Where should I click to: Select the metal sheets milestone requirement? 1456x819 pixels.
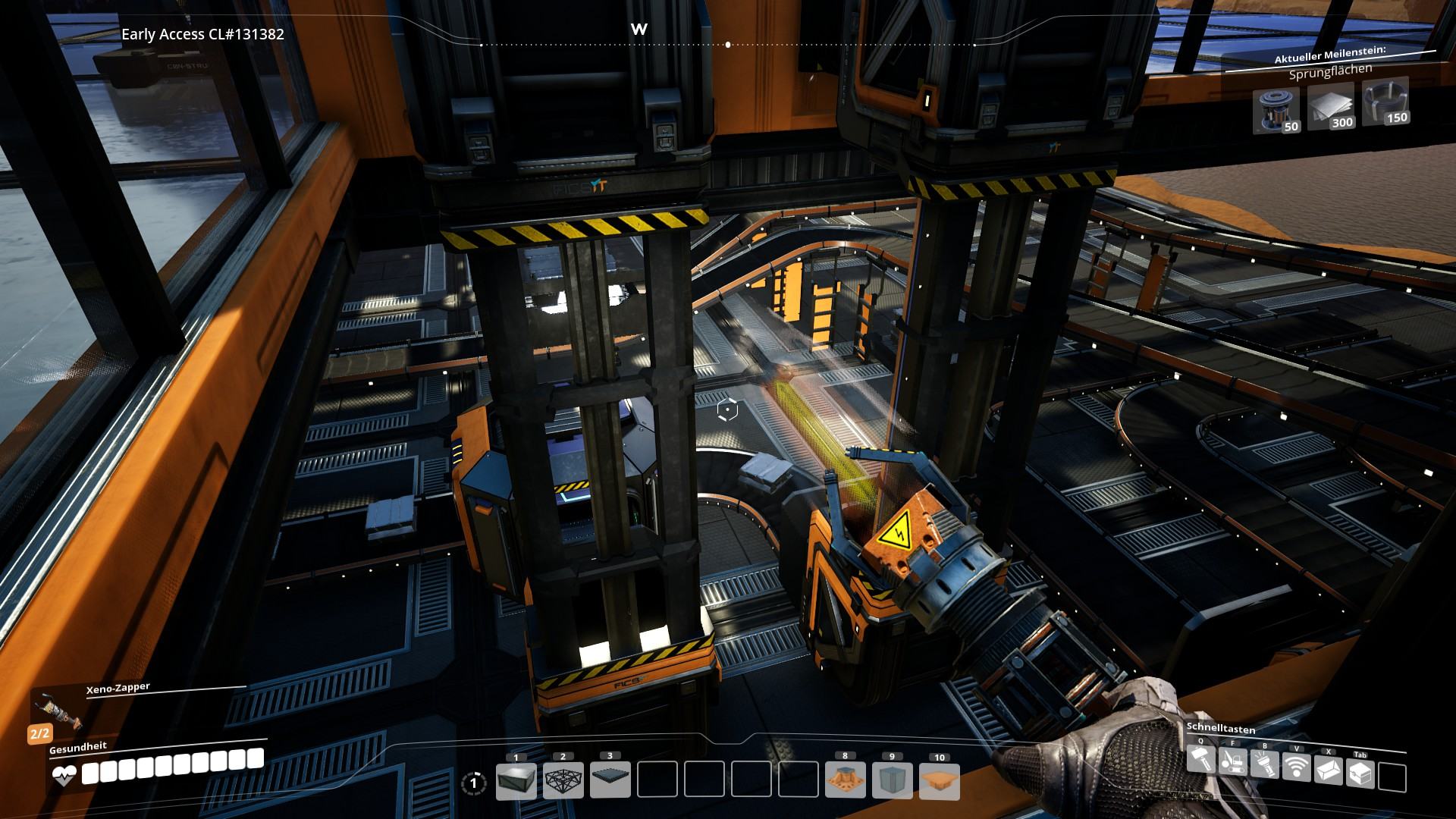(1331, 104)
